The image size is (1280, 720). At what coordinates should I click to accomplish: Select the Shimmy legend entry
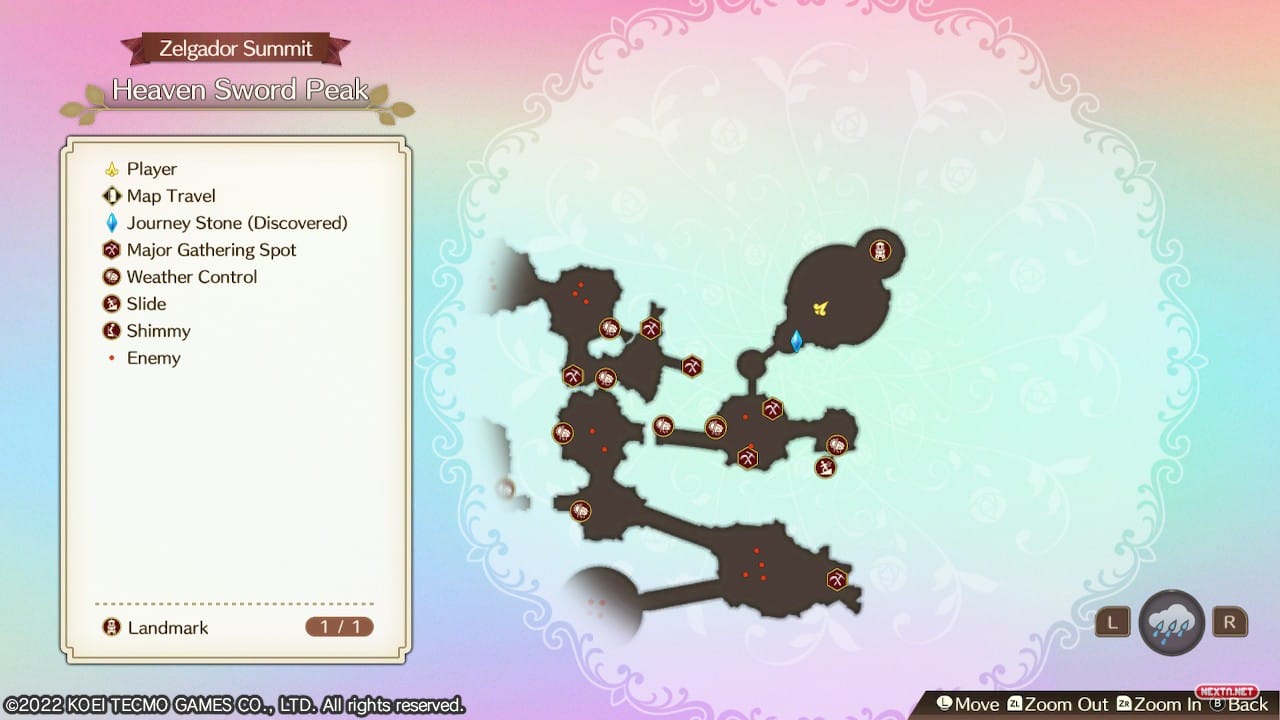[158, 331]
